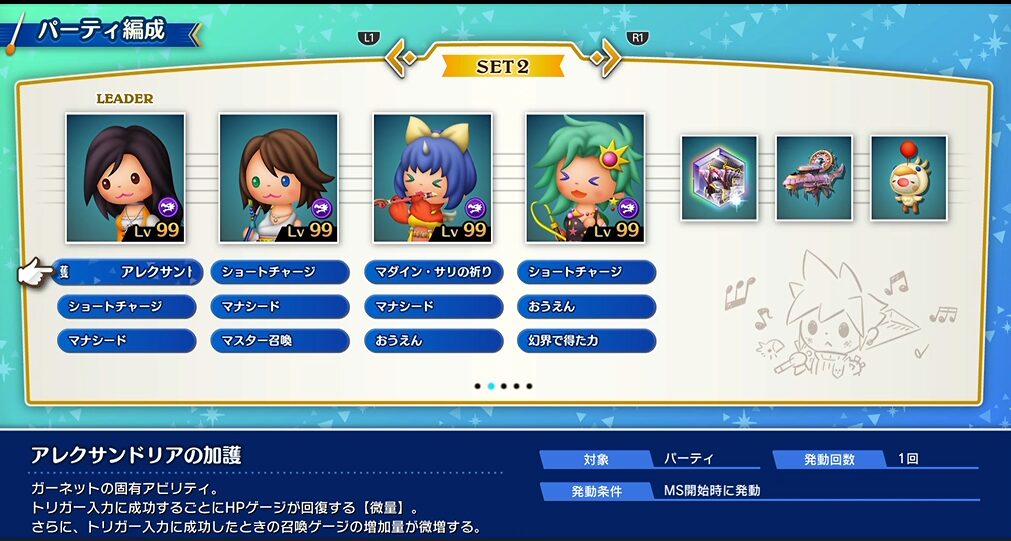Open Yuna's マスター召喚 ability slot

pyautogui.click(x=280, y=340)
